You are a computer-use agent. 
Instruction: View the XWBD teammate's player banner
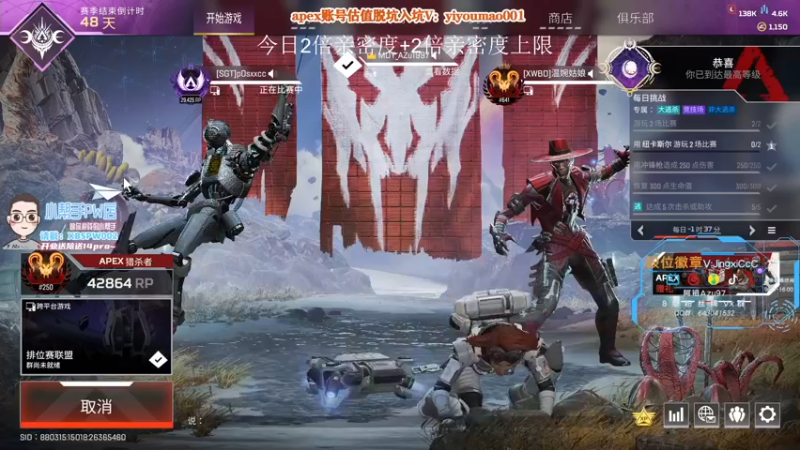tap(545, 81)
